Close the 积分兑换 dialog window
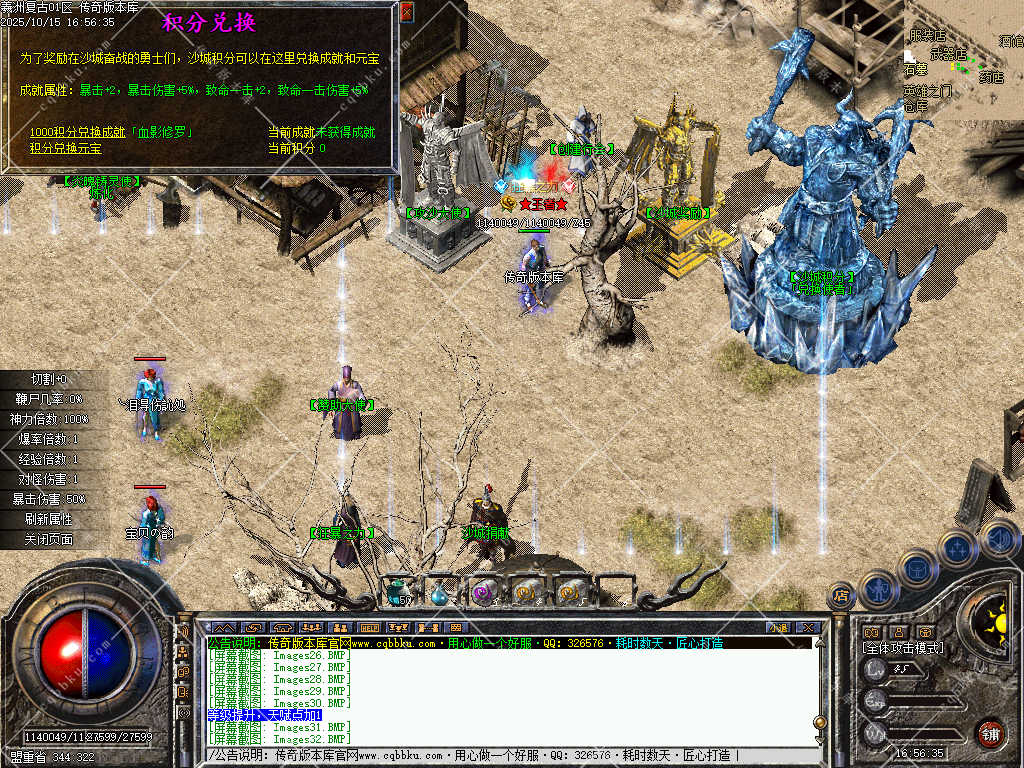 pos(406,12)
